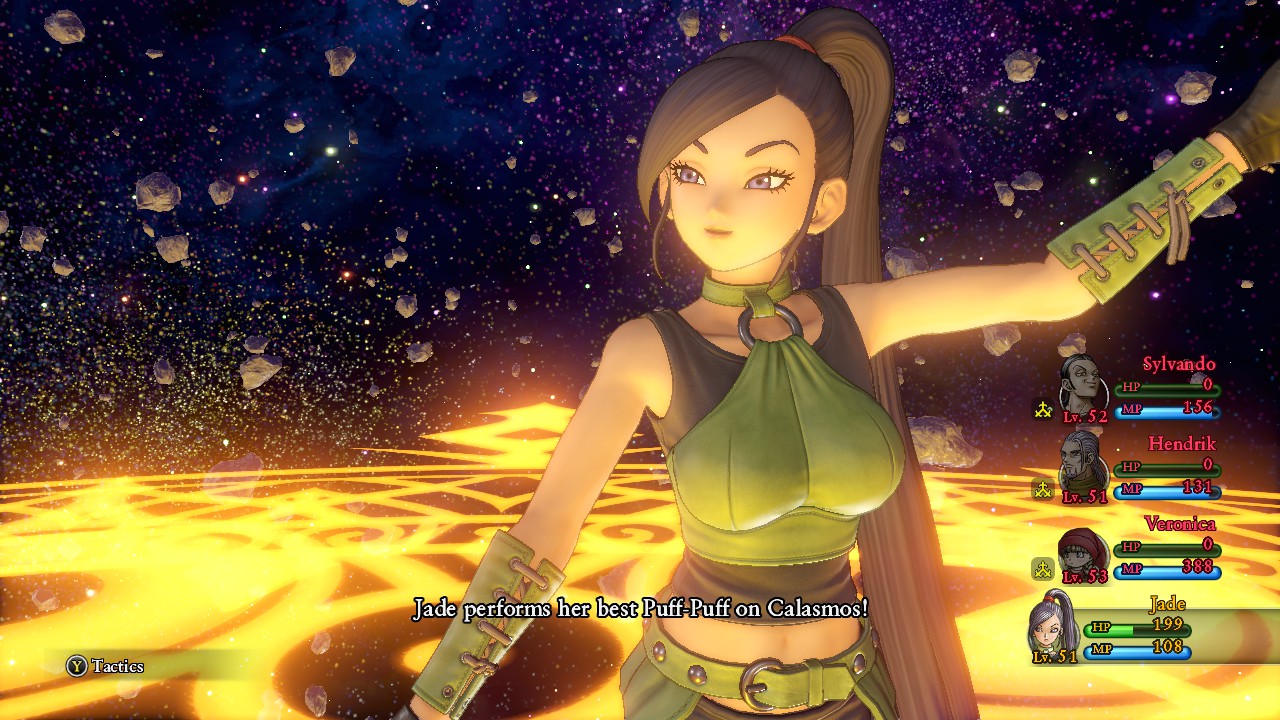Viewport: 1280px width, 720px height.
Task: Click Veronica's red-hooded portrait
Action: point(1080,550)
